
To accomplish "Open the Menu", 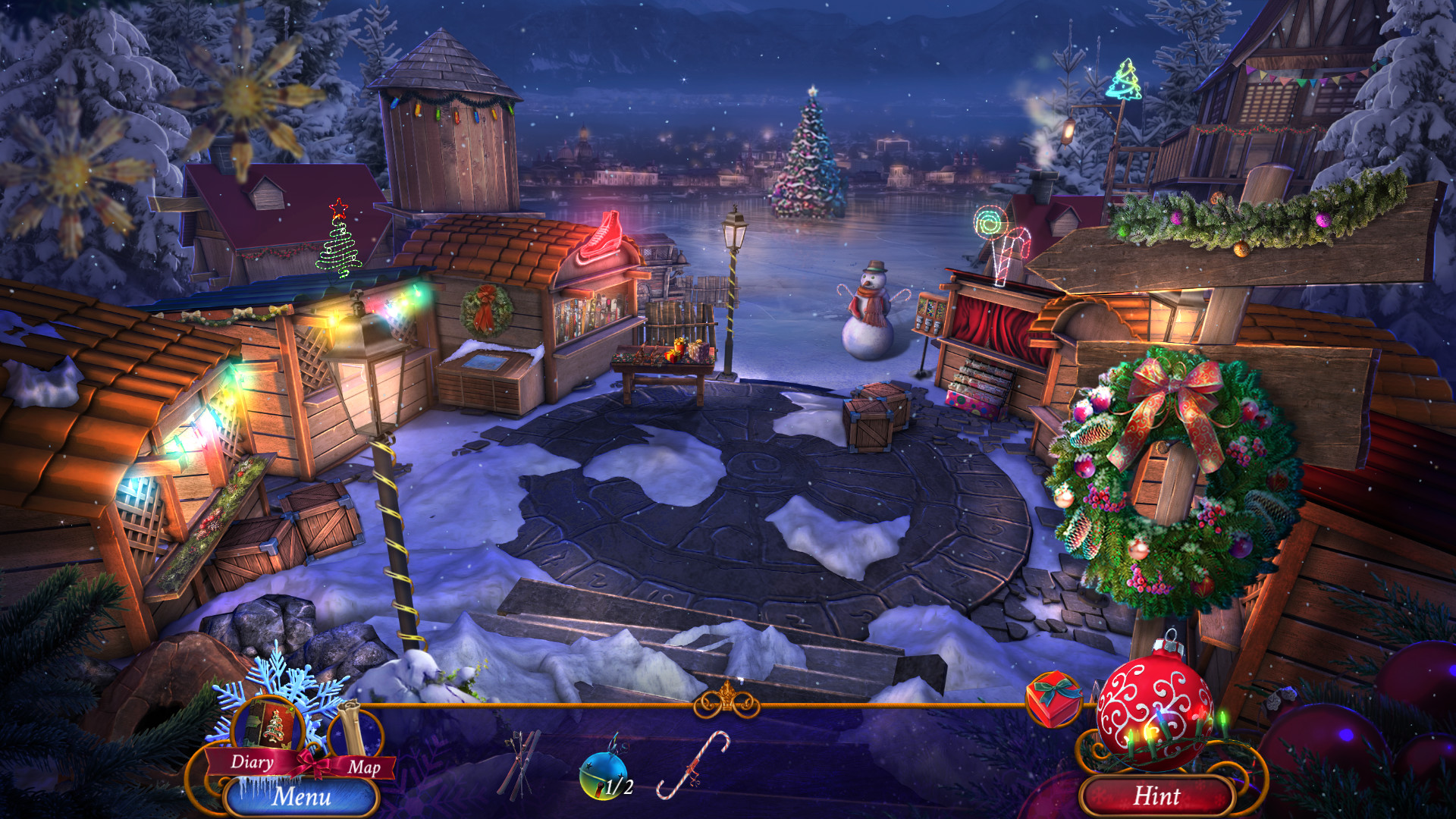I will [x=302, y=796].
